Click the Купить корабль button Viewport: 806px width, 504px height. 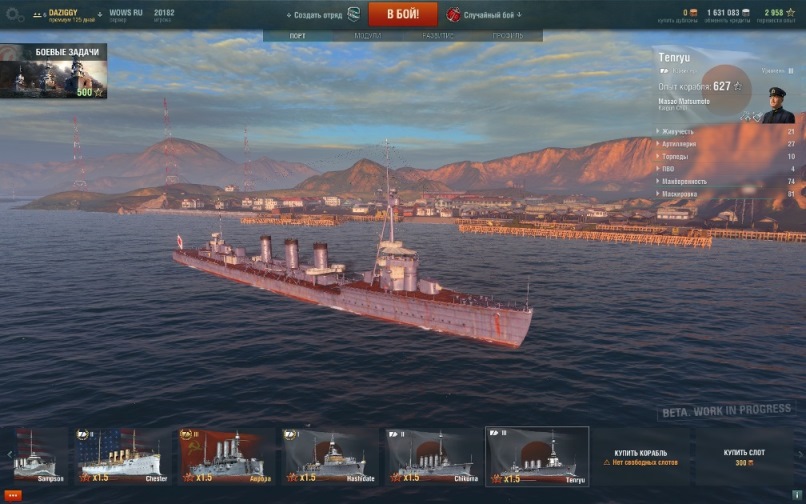coord(640,457)
